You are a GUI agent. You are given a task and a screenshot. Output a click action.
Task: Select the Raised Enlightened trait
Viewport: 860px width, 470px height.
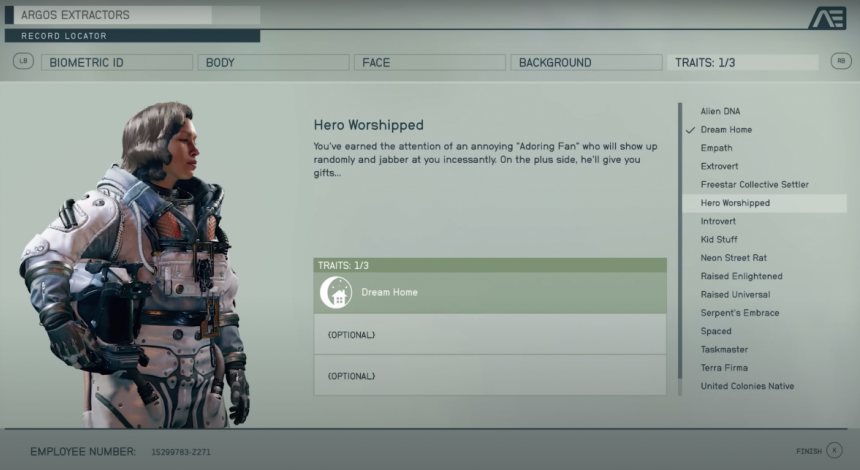point(741,276)
